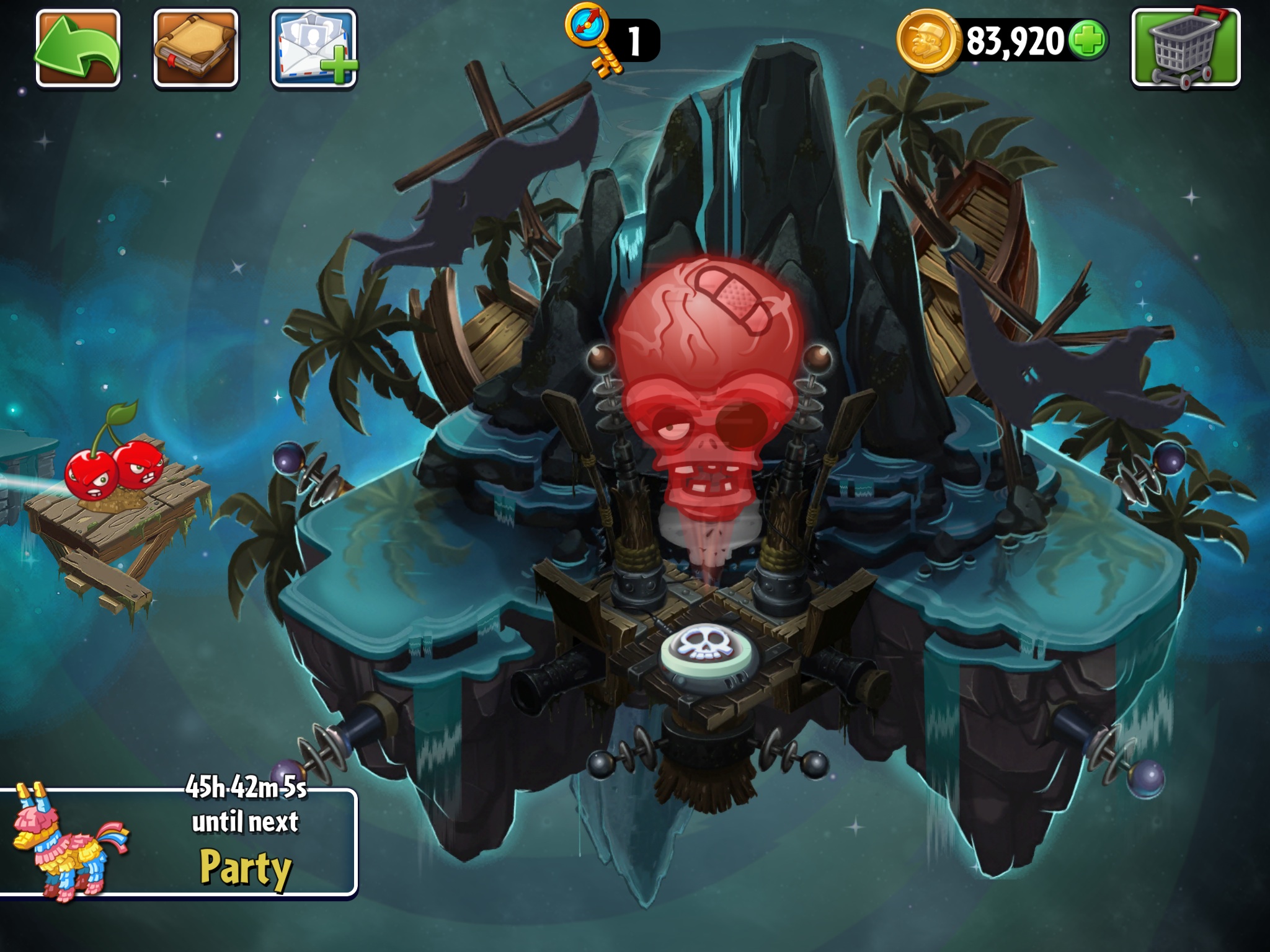Go back with the green arrow button
1270x952 pixels.
pyautogui.click(x=78, y=48)
